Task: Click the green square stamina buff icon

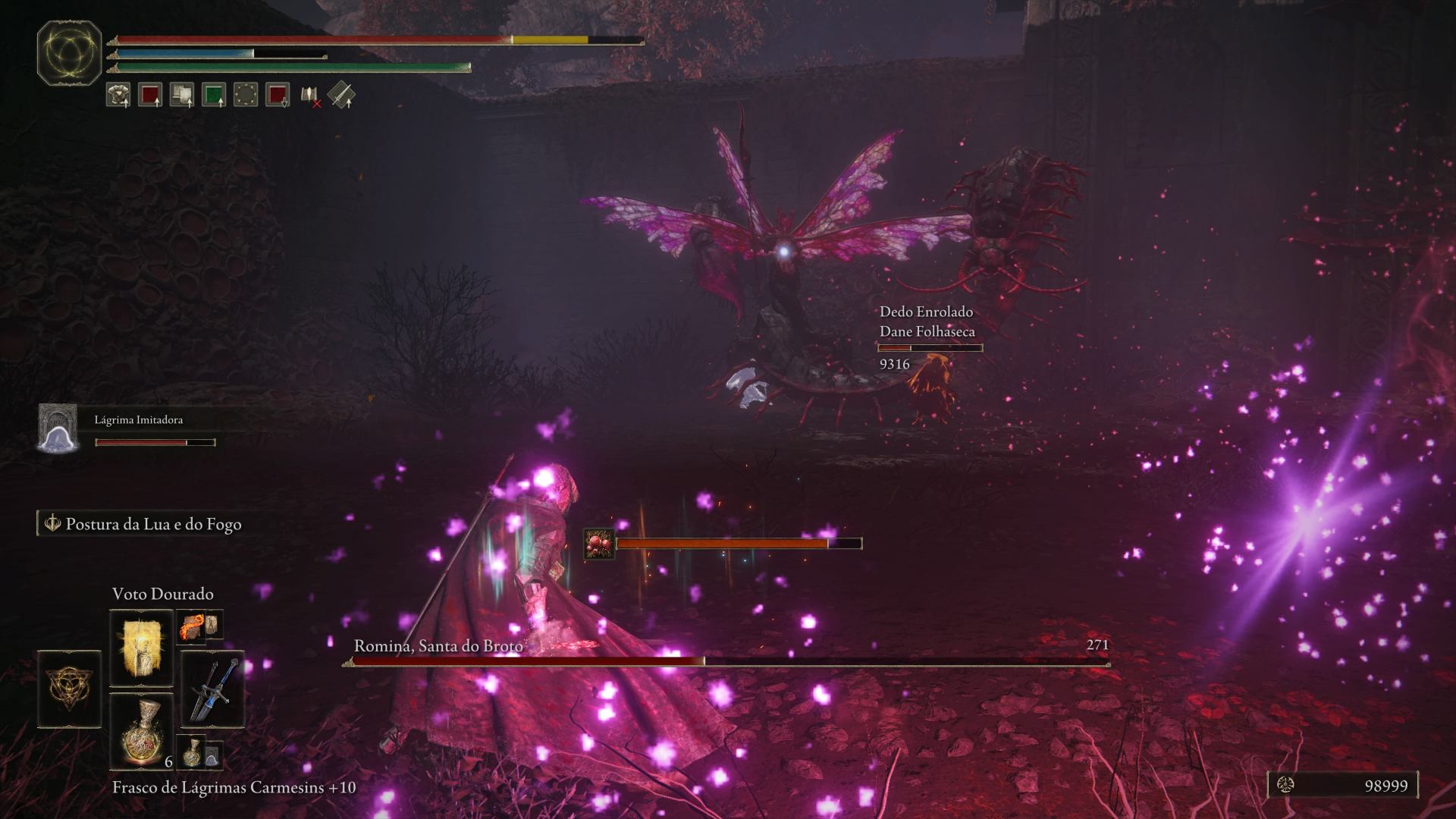Action: [214, 95]
